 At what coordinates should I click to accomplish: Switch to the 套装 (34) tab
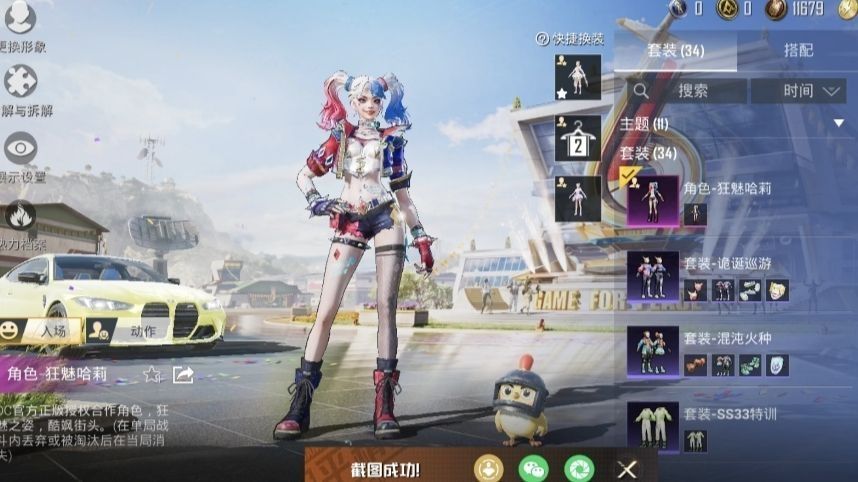(675, 50)
